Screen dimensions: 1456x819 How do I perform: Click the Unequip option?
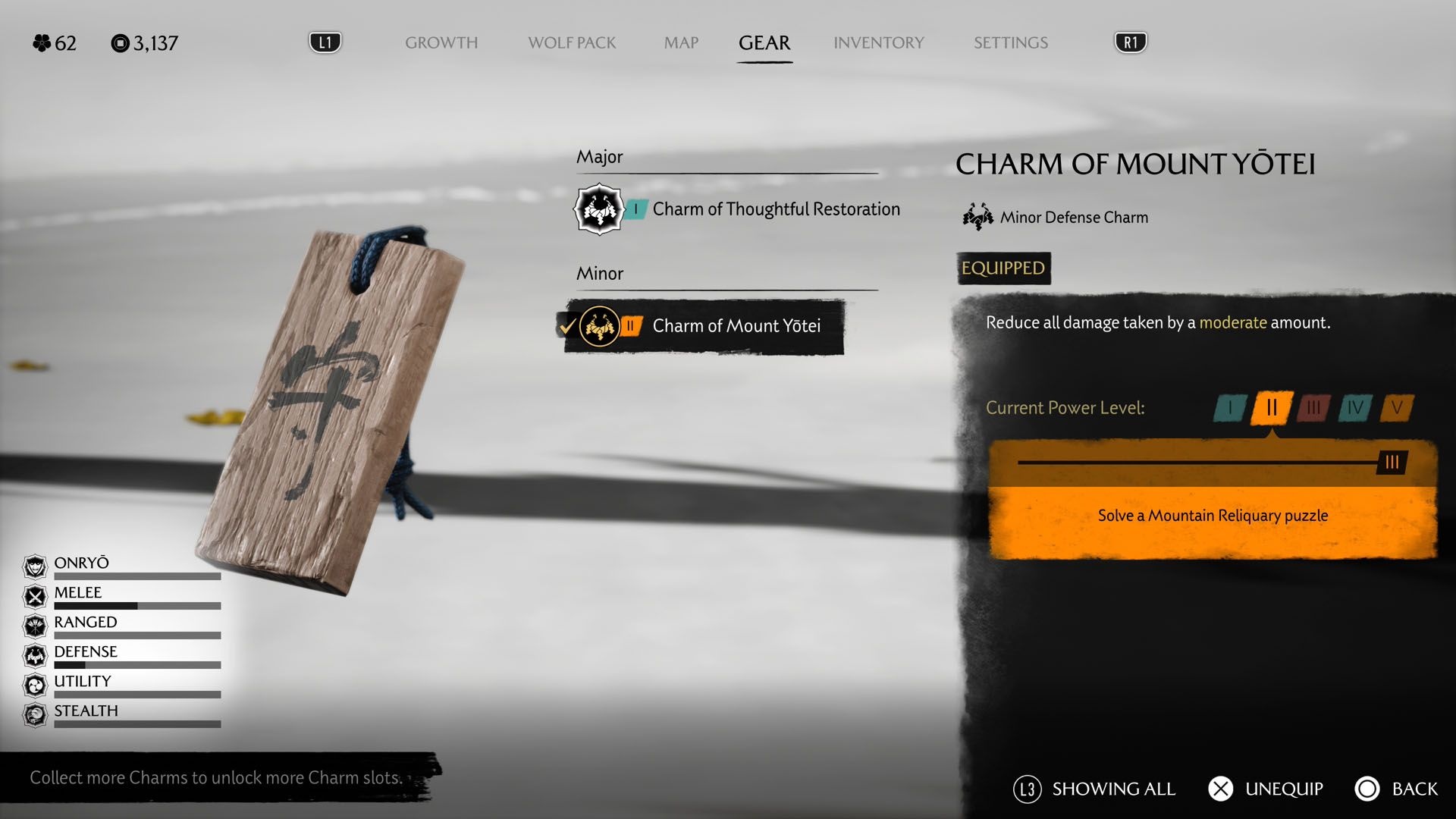[x=1266, y=789]
